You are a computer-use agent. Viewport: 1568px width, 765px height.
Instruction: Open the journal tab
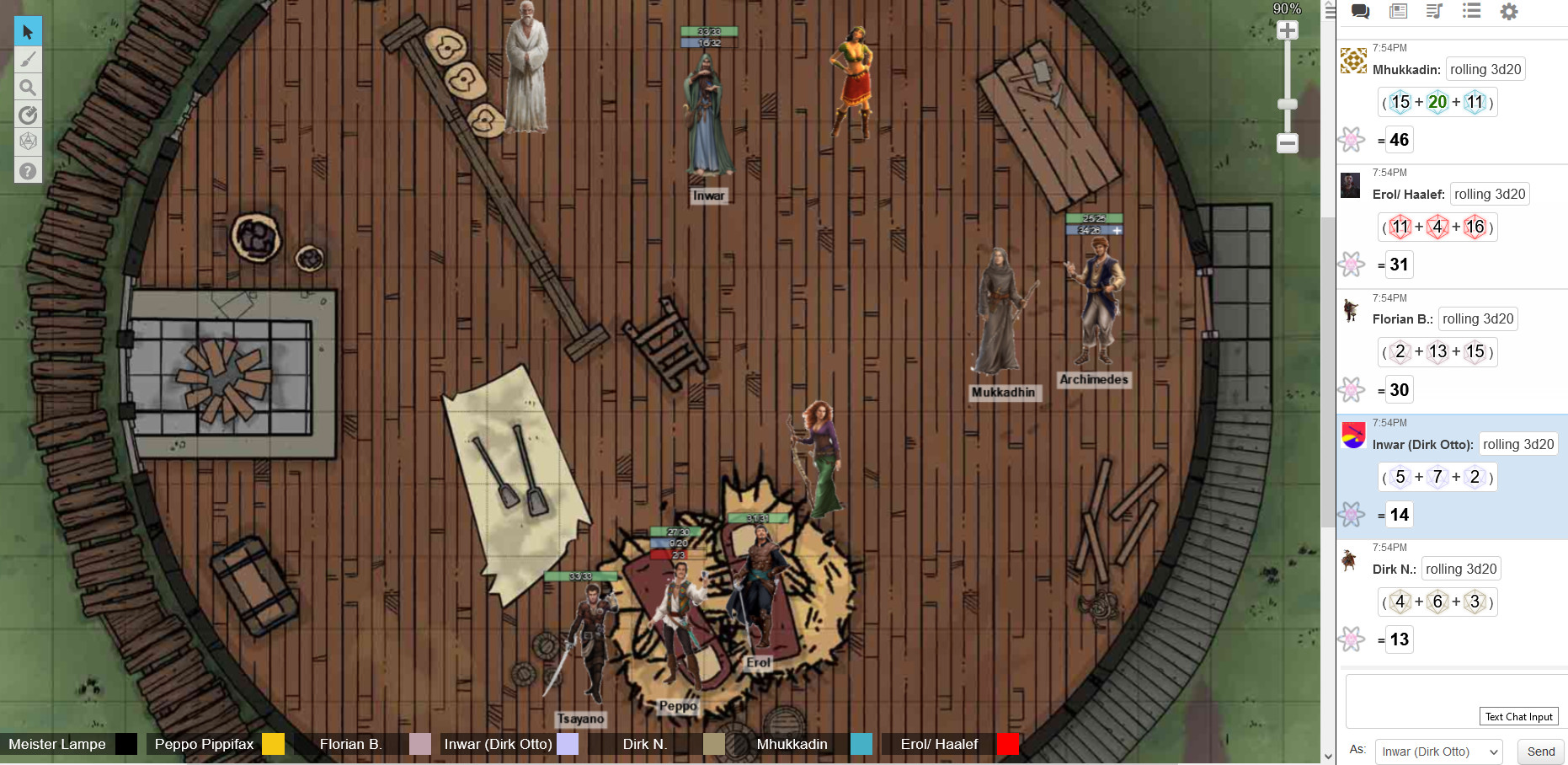click(x=1398, y=11)
